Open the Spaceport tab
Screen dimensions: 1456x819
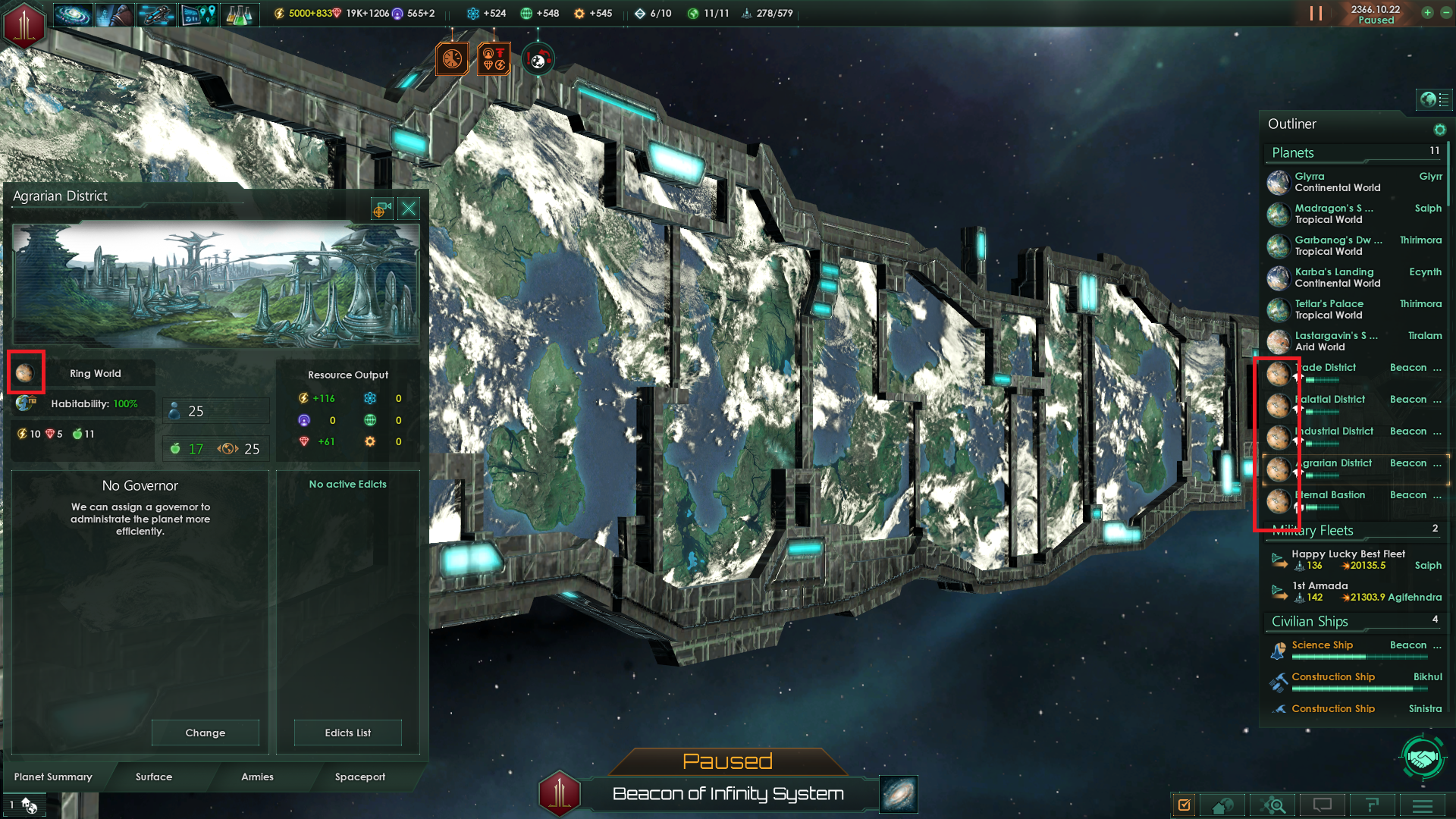[359, 777]
